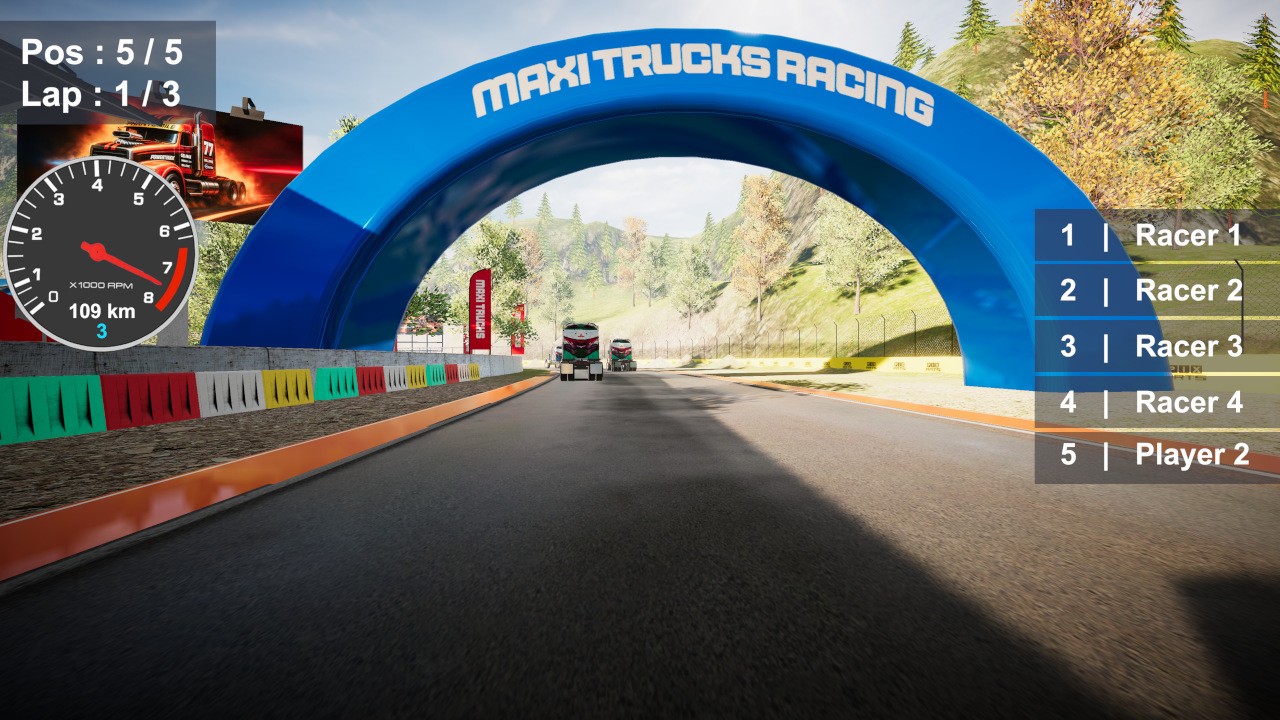Select Racer 4 in the leaderboard
This screenshot has width=1280, height=720.
[x=1188, y=403]
